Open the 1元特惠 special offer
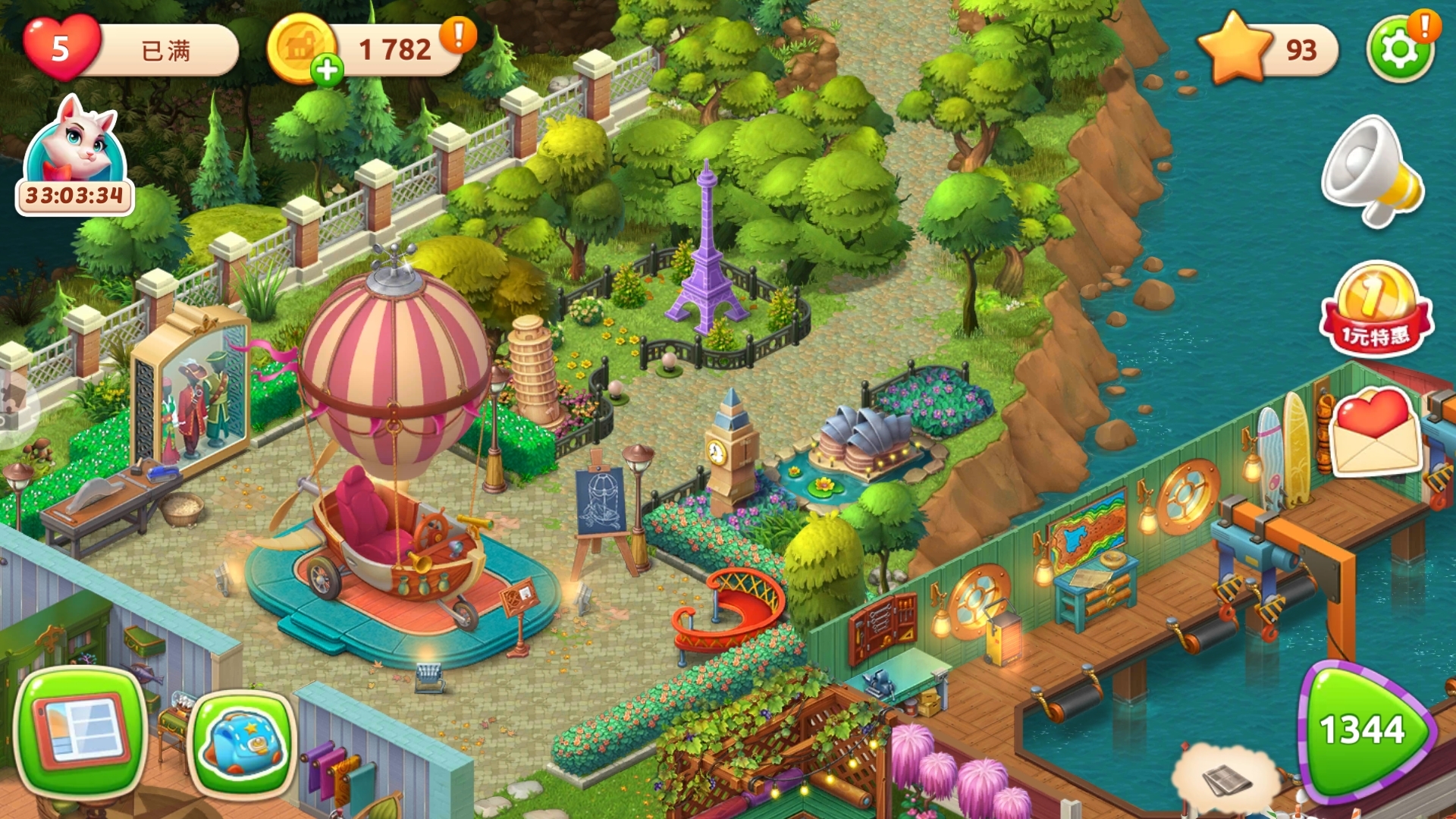 pos(1376,311)
